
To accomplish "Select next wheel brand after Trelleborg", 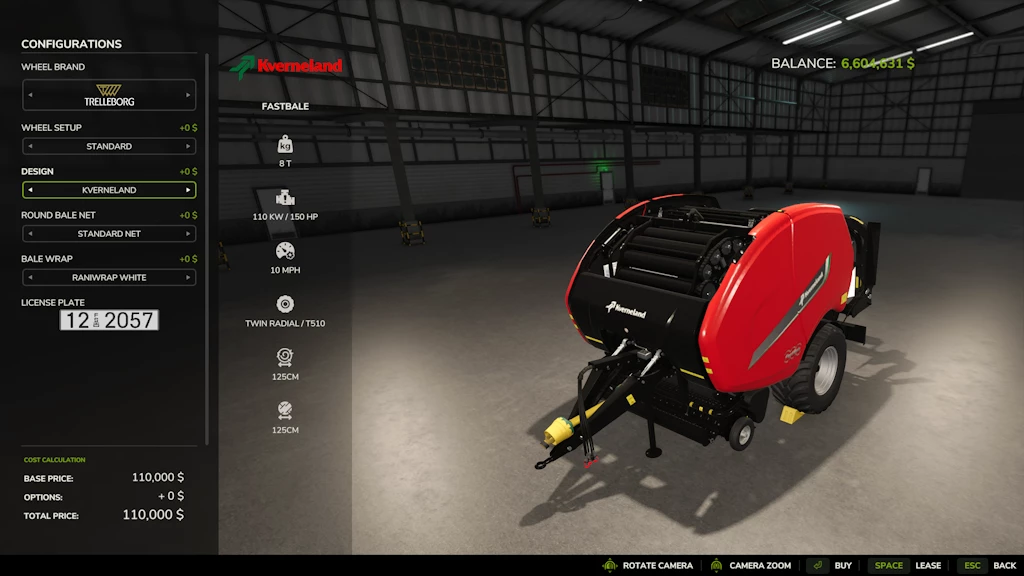I will [188, 96].
